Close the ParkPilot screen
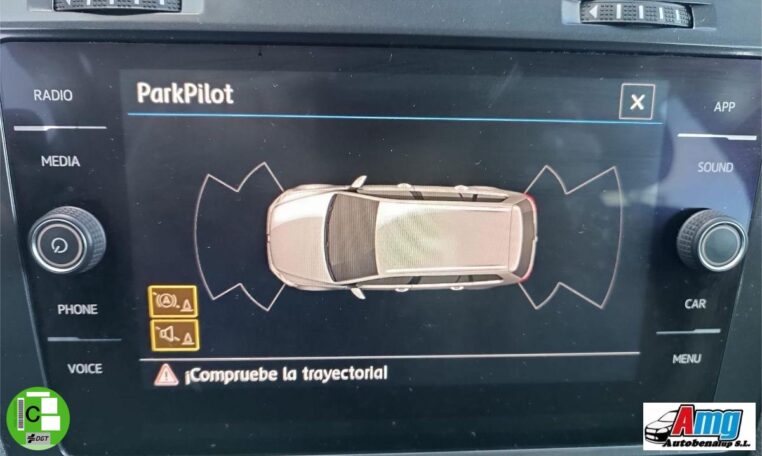The image size is (762, 456). [x=637, y=101]
